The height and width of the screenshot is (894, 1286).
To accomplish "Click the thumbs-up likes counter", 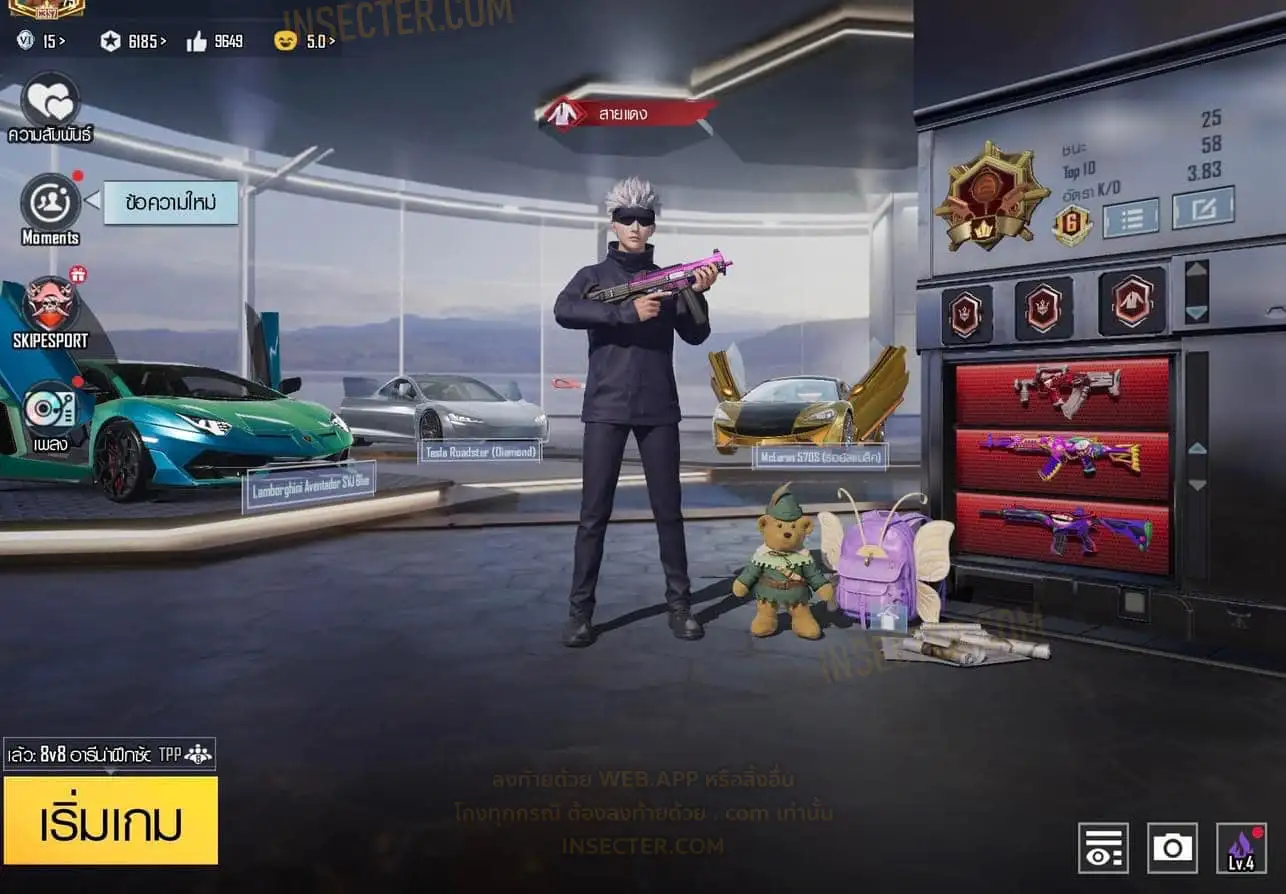I will click(214, 41).
